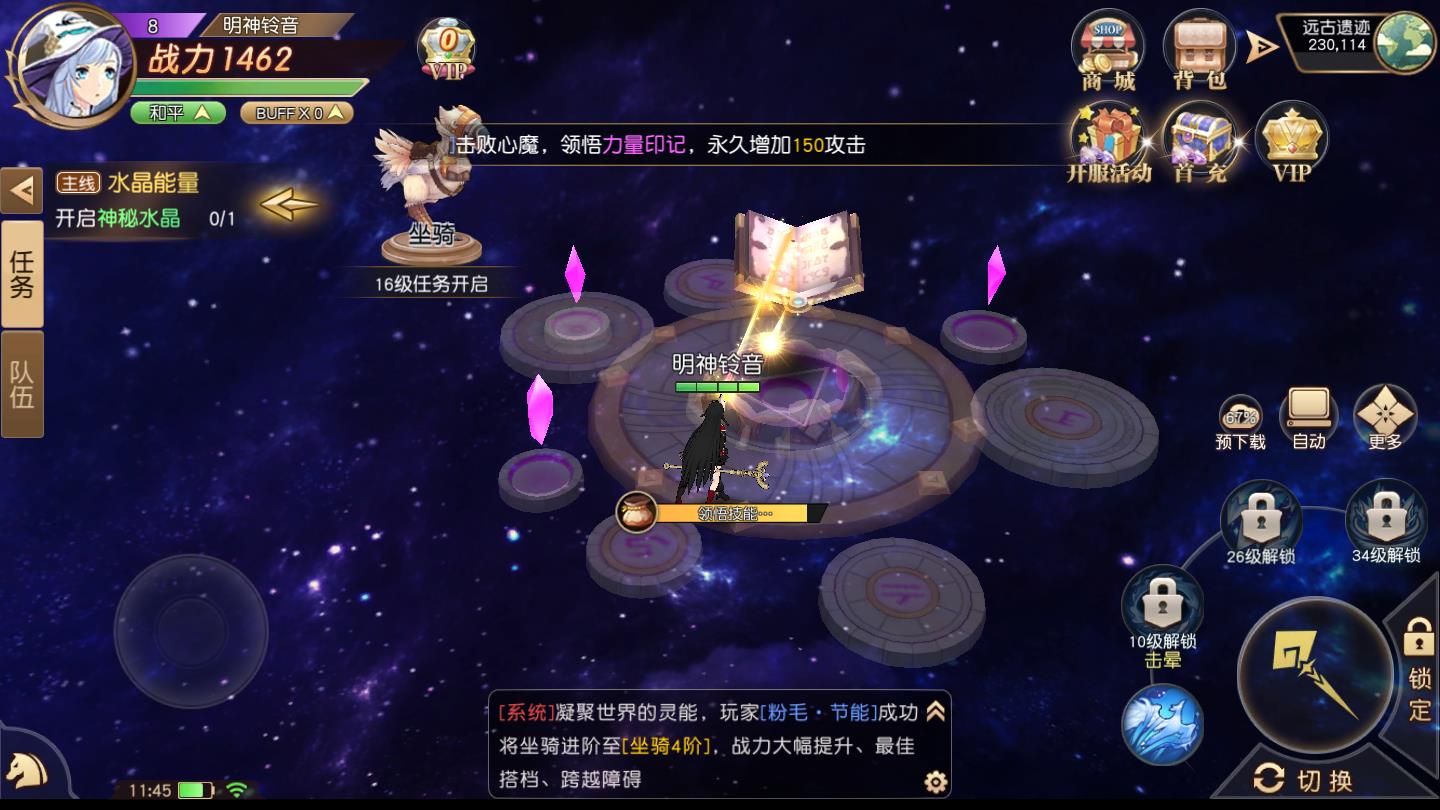Image resolution: width=1440 pixels, height=810 pixels.
Task: Open the gold crown VIP menu
Action: point(1291,142)
